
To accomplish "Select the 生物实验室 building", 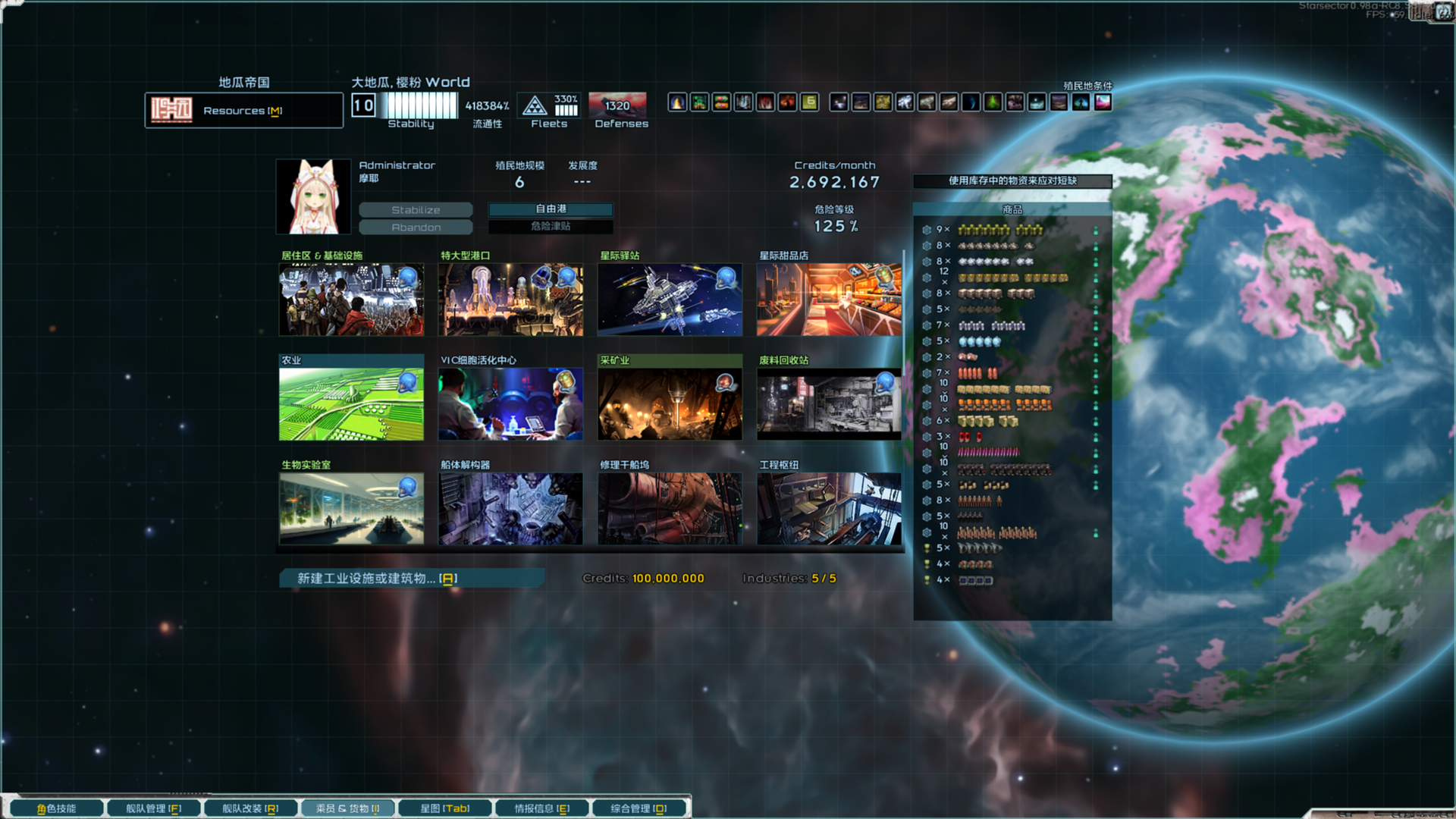I will pyautogui.click(x=350, y=508).
